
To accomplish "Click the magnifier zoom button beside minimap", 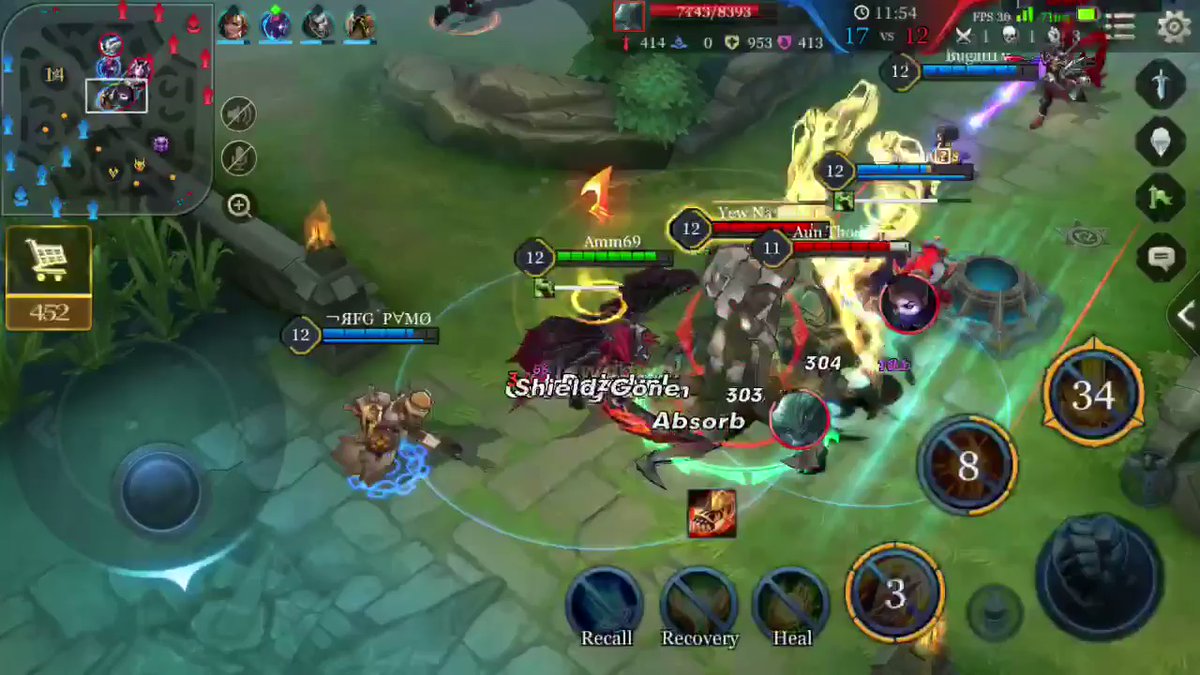I will tap(239, 206).
